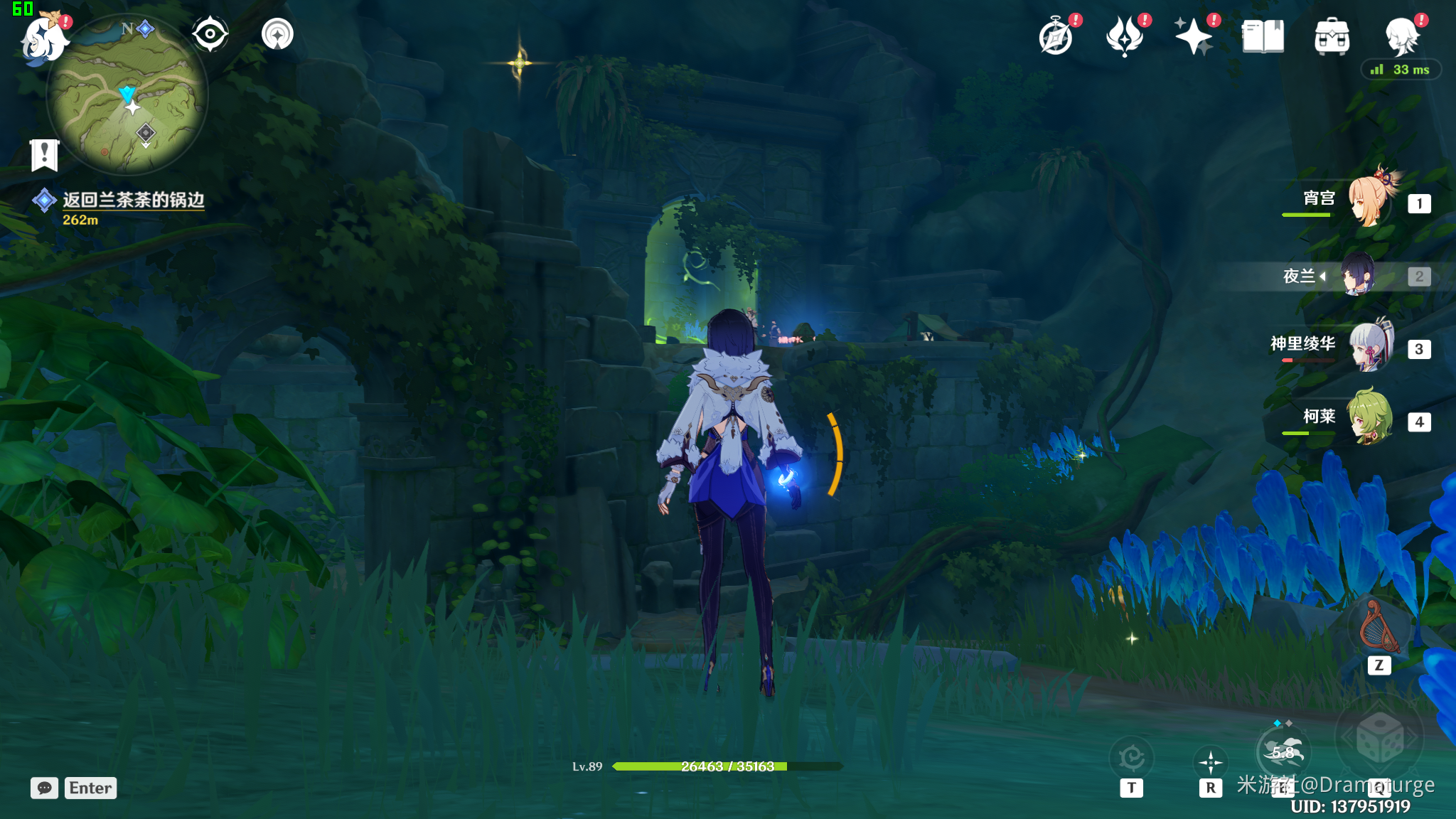1456x819 pixels.
Task: Toggle the elemental sight eye icon
Action: coord(210,34)
